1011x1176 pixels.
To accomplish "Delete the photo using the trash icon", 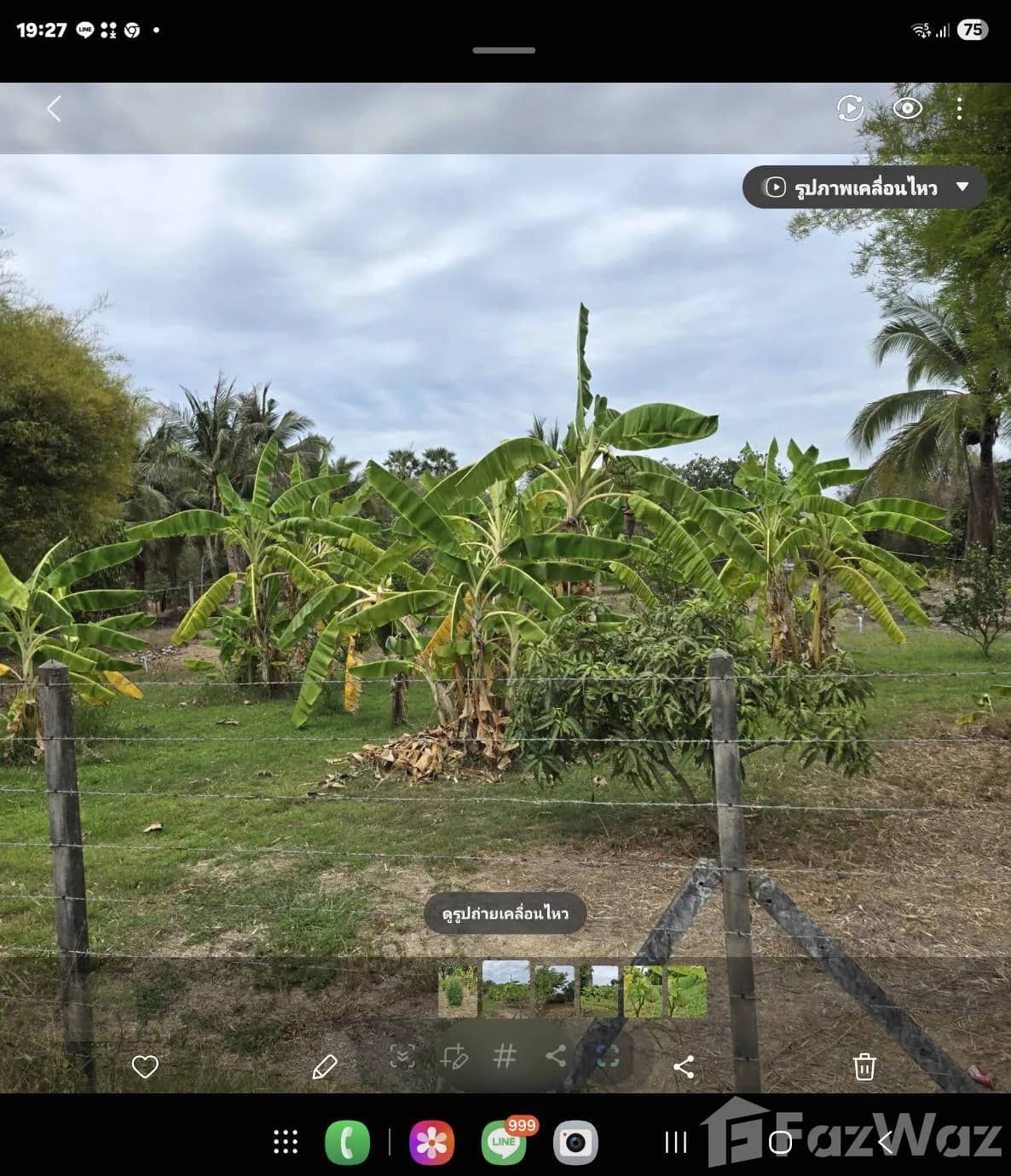I will [864, 1066].
